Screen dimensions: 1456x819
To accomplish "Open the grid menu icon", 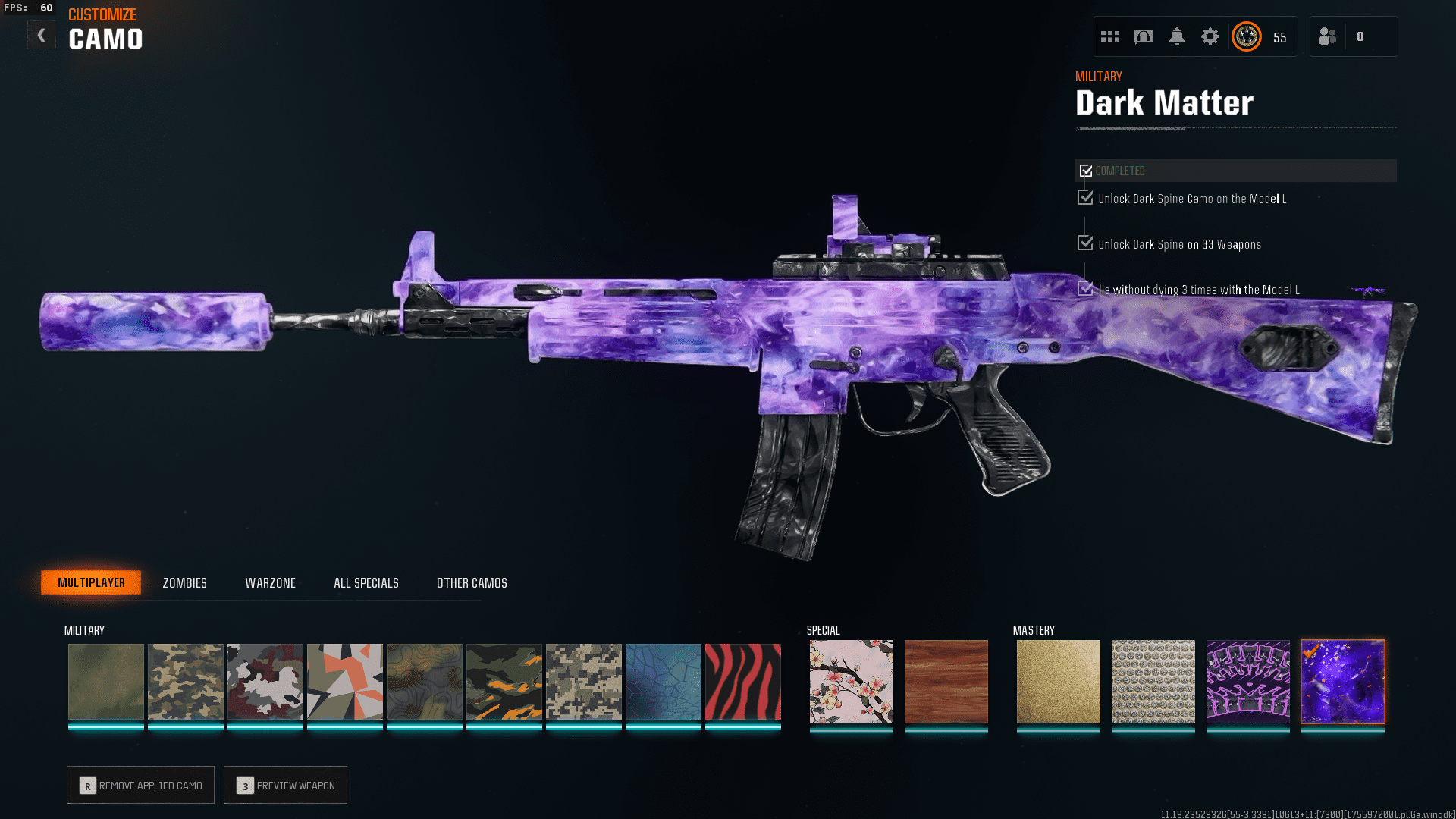I will coord(1110,36).
